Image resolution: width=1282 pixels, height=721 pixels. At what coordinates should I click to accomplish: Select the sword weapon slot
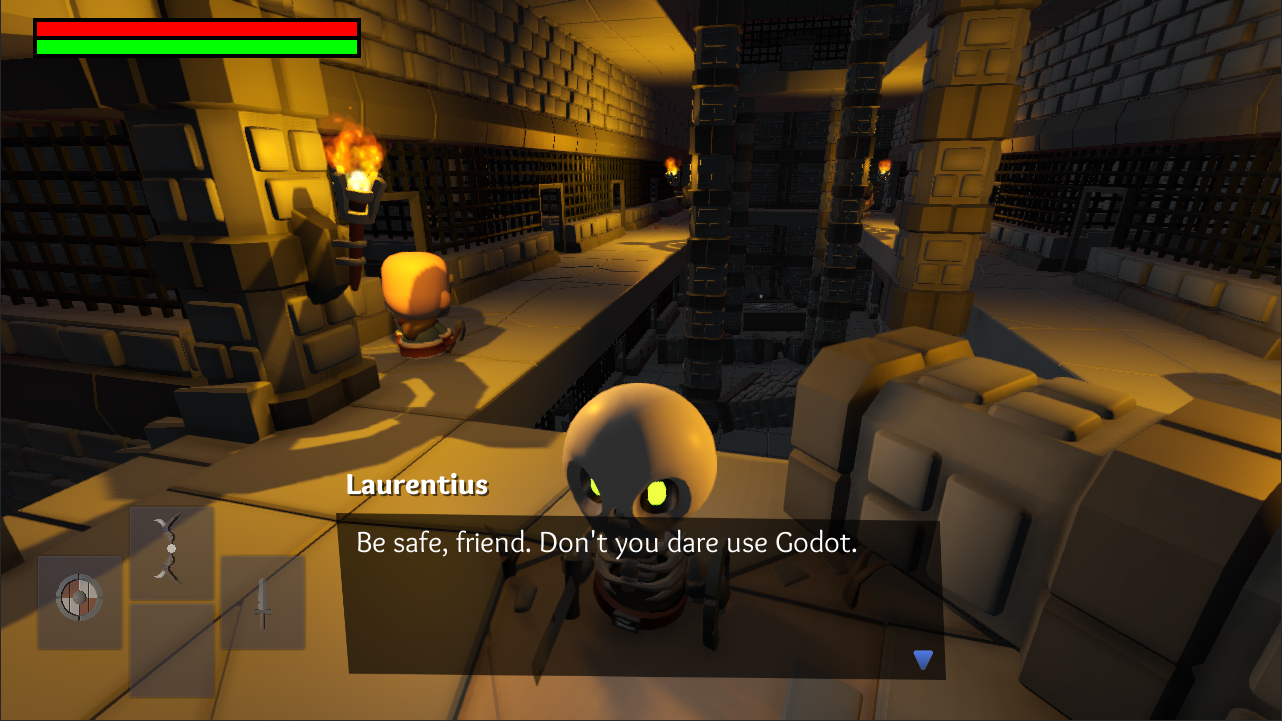tap(262, 602)
